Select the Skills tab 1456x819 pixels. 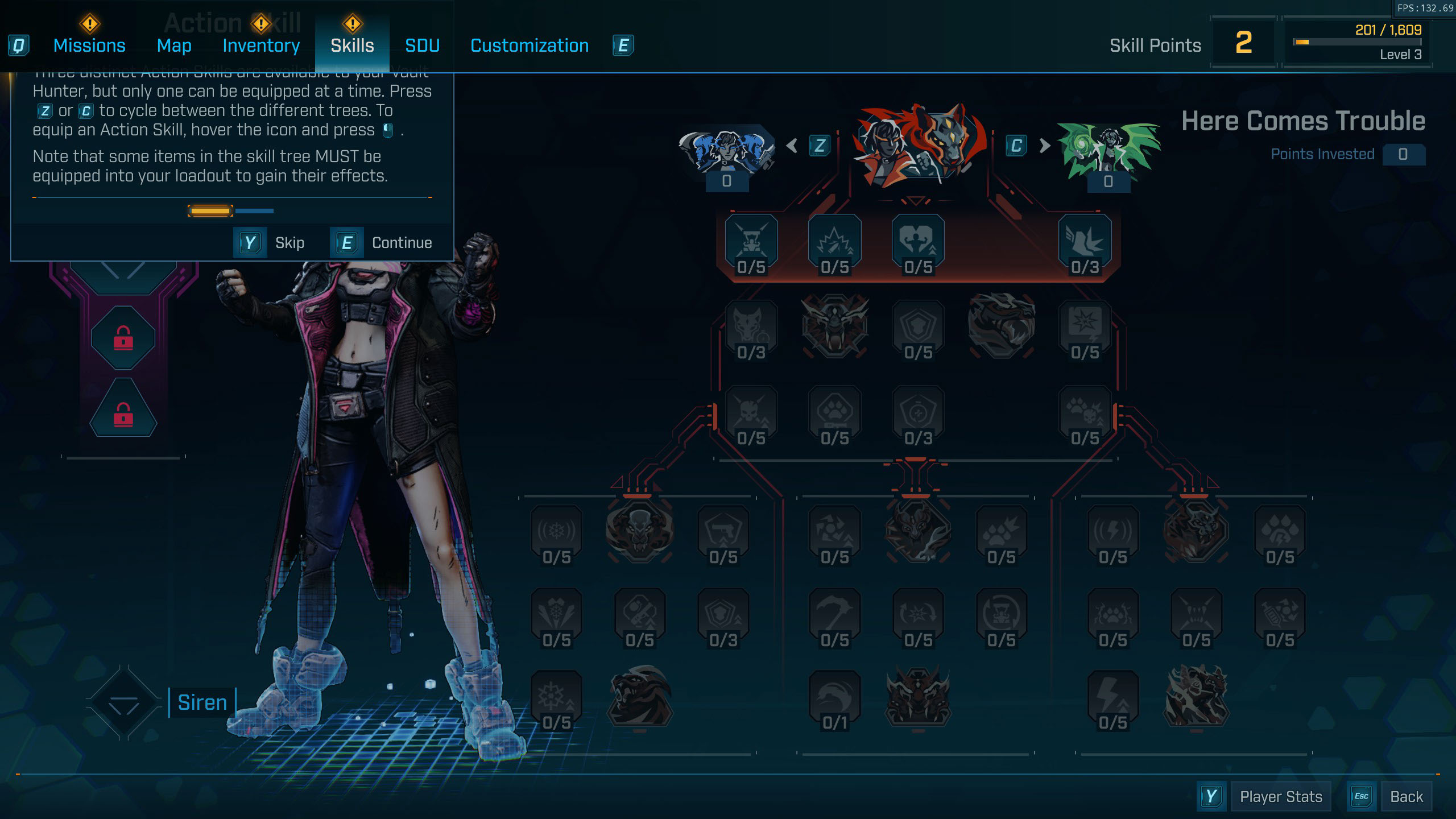point(352,45)
